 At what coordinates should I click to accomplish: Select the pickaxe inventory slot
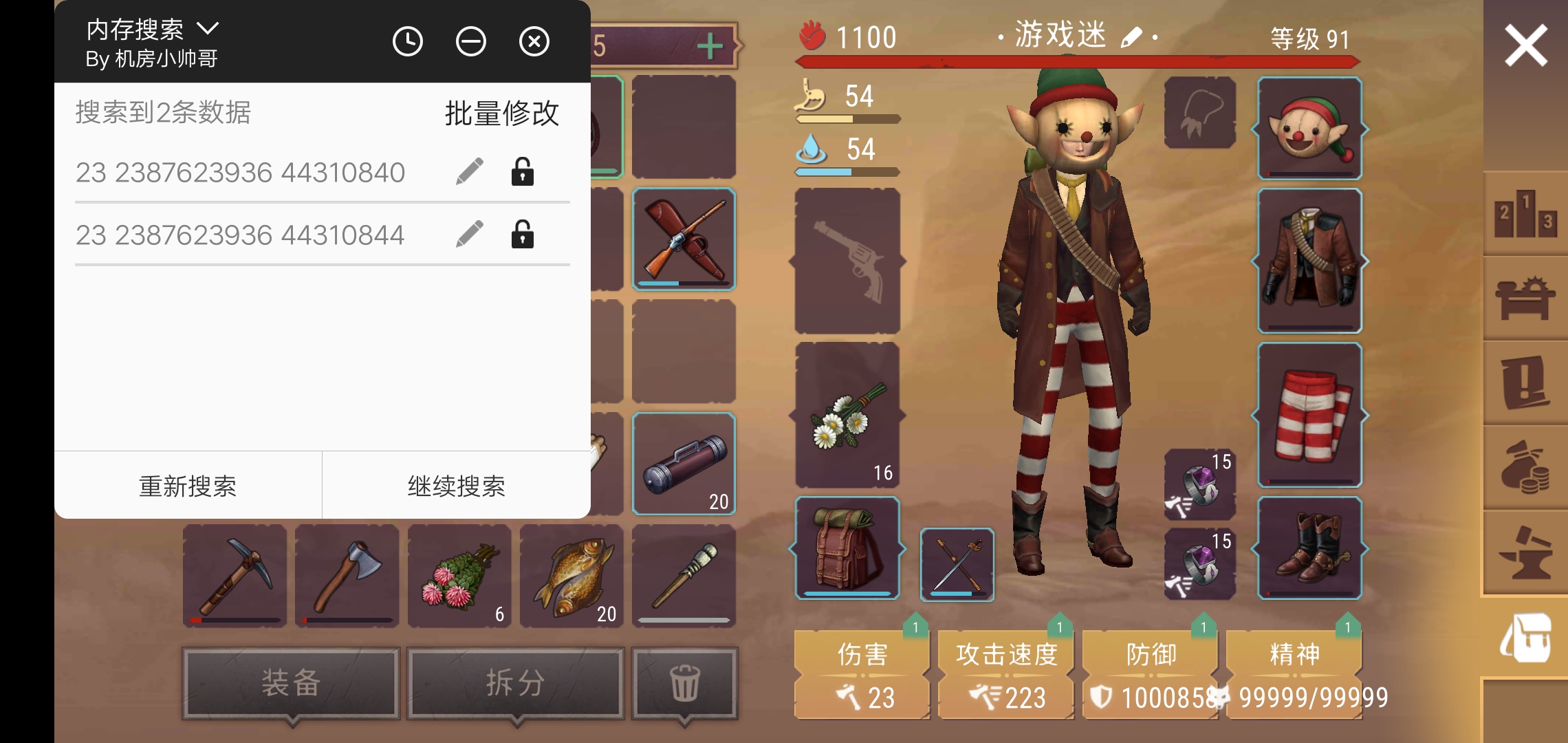pos(235,575)
